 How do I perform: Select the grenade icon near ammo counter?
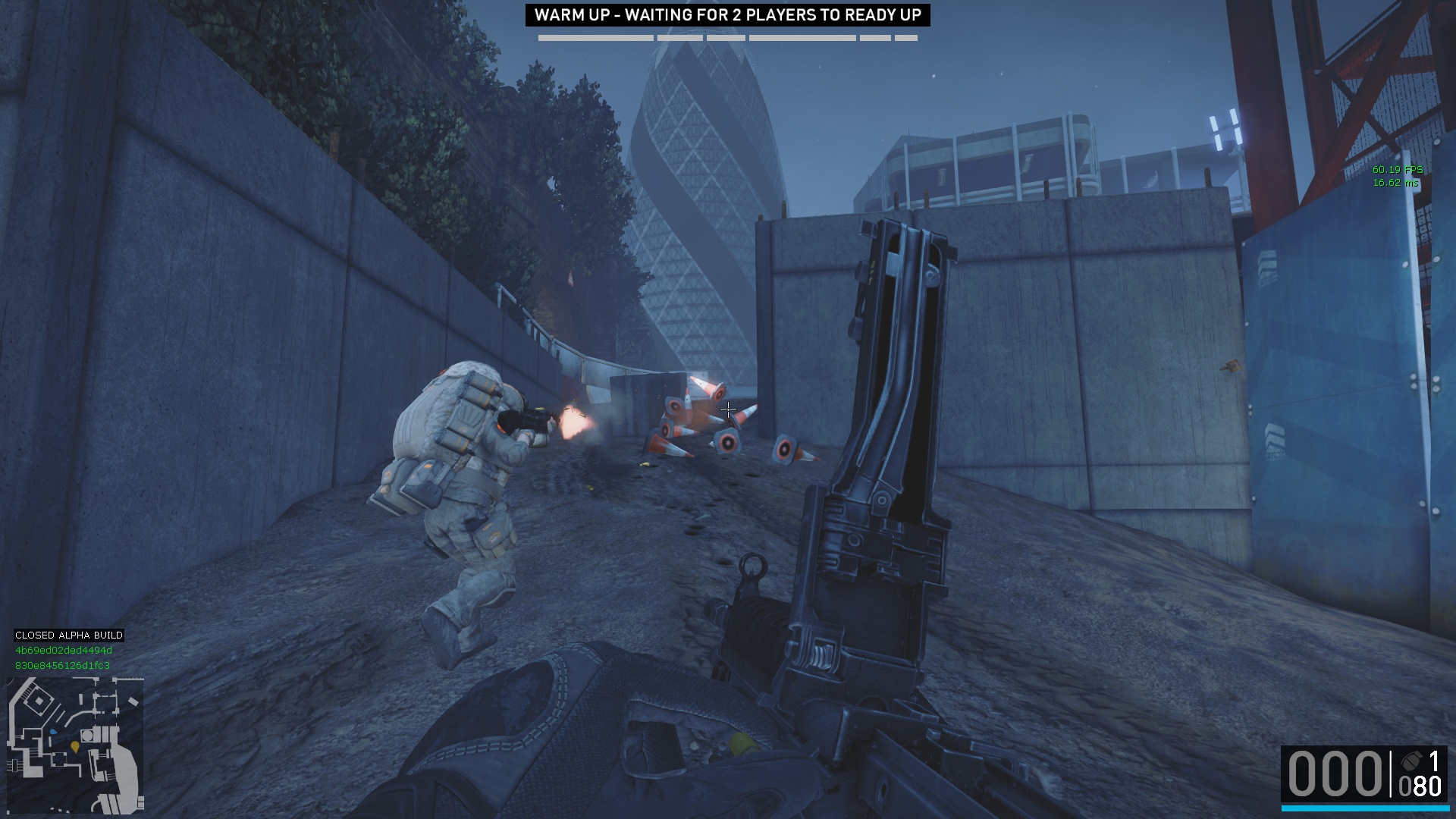point(1412,761)
